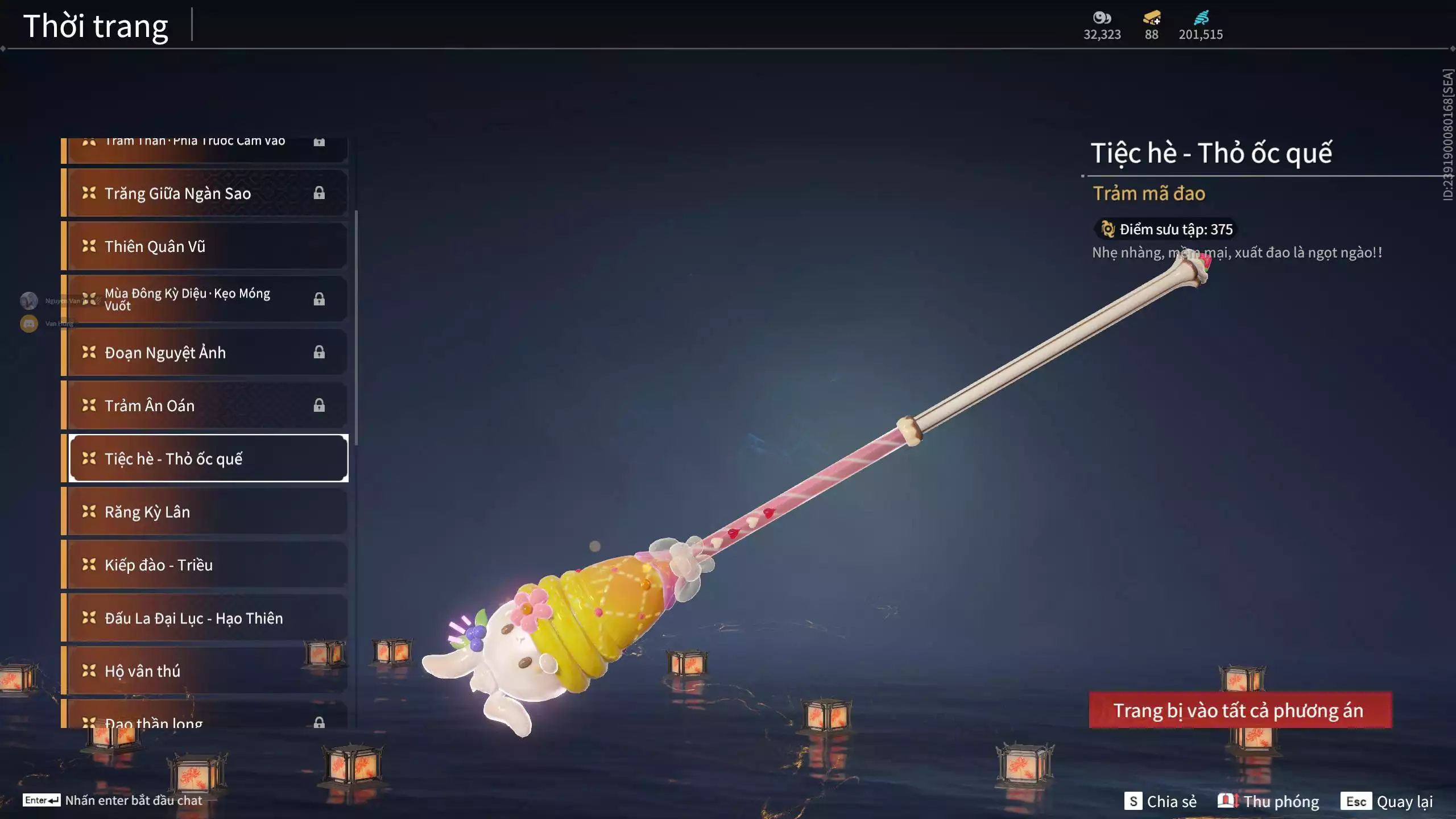
Task: Click the gold ingot currency icon
Action: tap(1151, 18)
